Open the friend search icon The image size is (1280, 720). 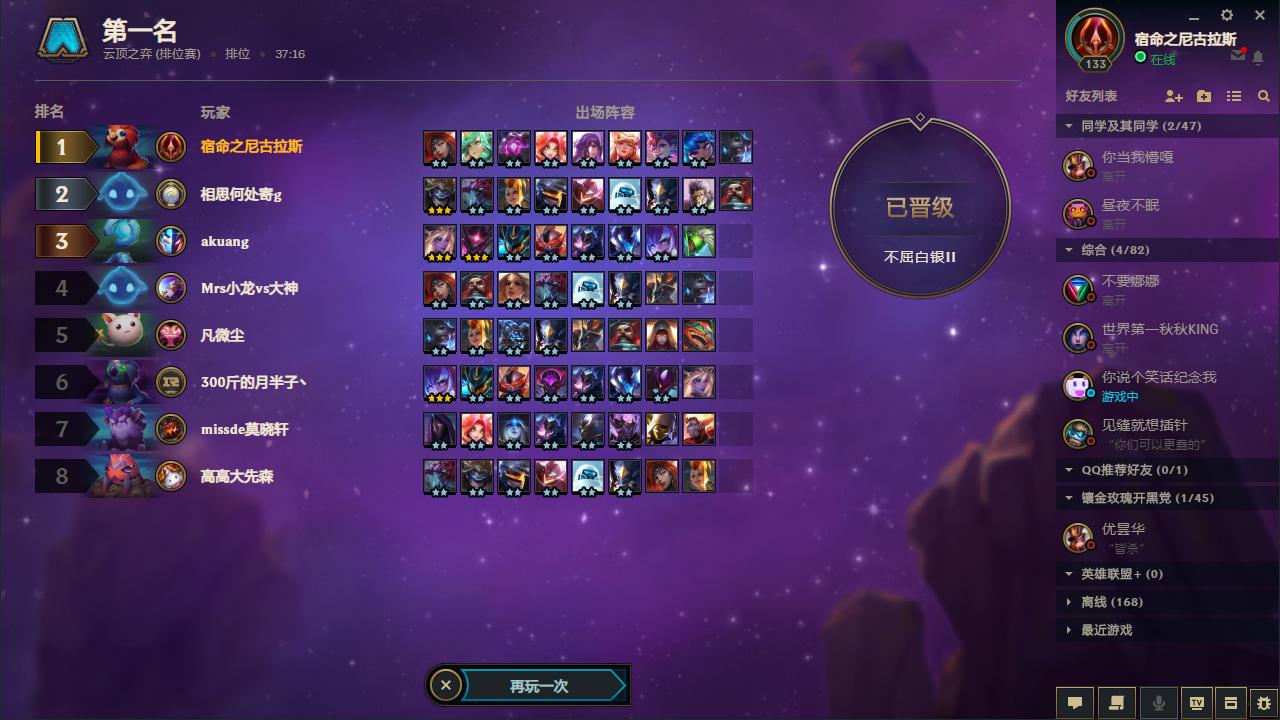(1262, 96)
